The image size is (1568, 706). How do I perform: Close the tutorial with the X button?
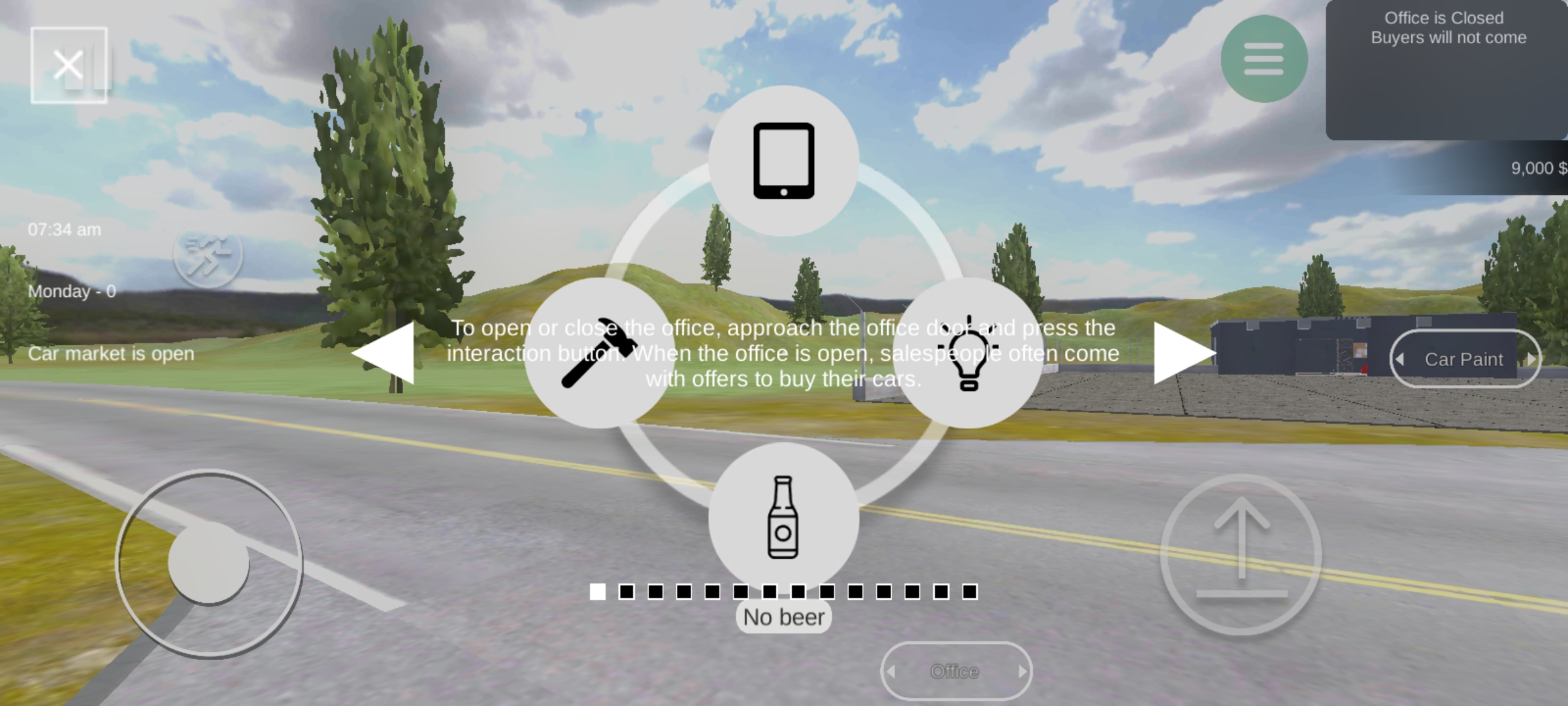pyautogui.click(x=69, y=65)
